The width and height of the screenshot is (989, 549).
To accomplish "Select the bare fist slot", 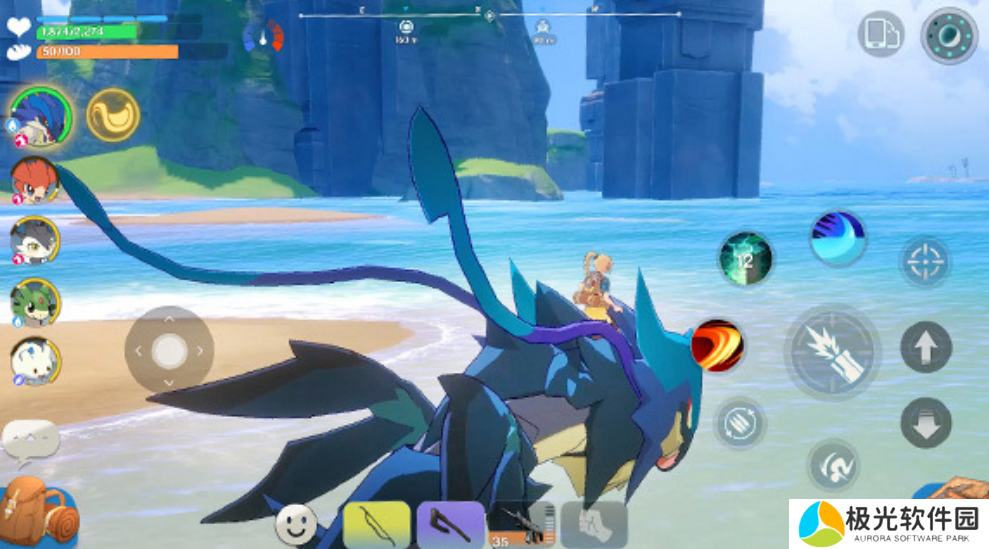I will pos(594,524).
